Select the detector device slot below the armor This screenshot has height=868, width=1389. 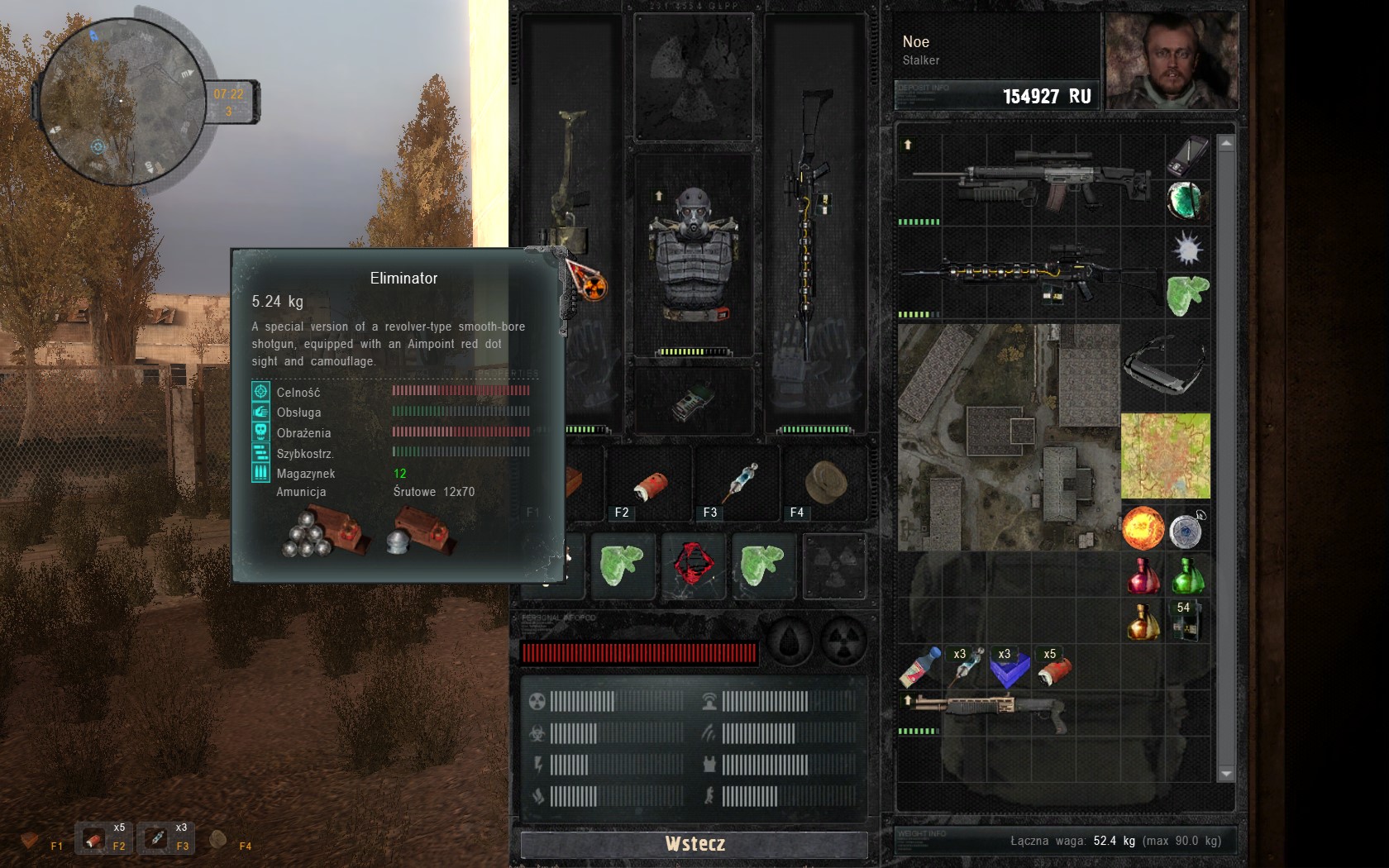point(693,402)
